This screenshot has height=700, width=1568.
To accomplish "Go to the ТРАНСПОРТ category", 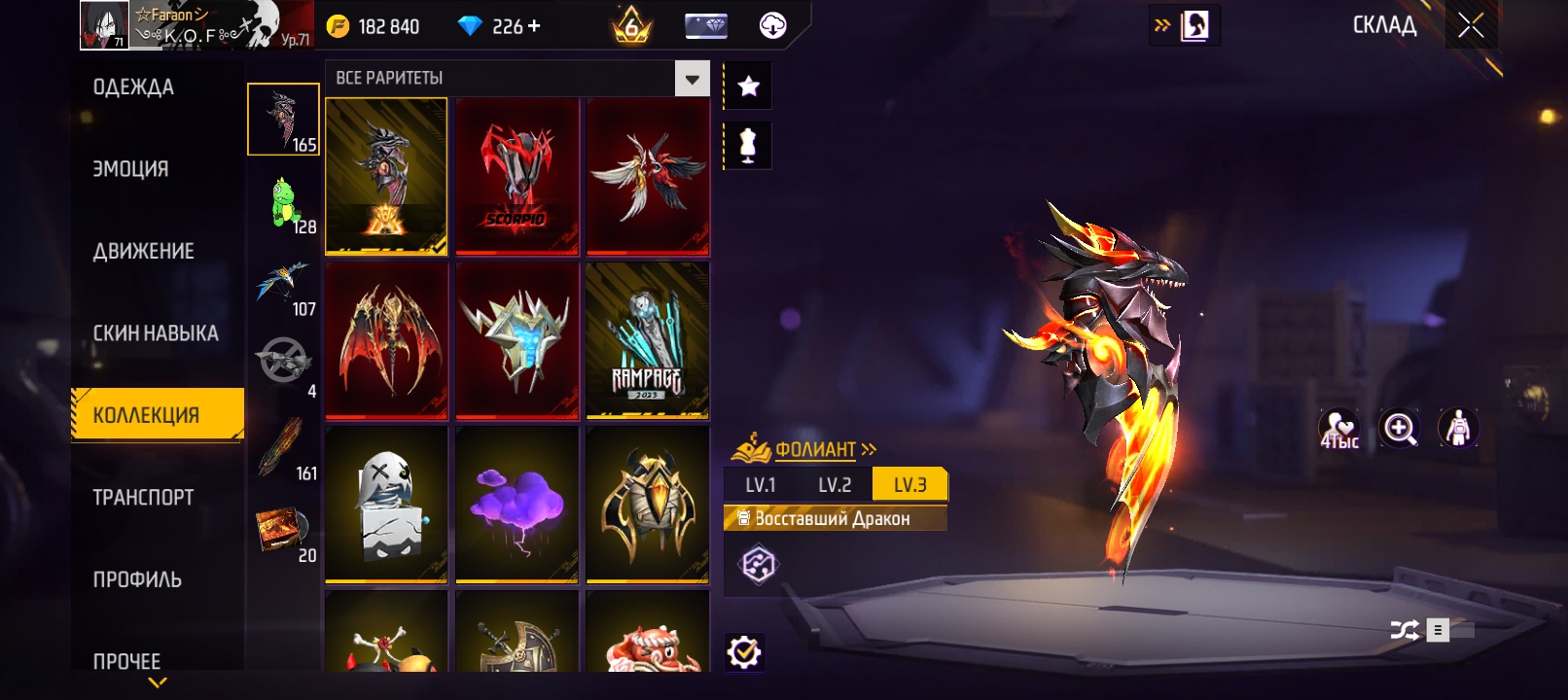I will pyautogui.click(x=144, y=498).
